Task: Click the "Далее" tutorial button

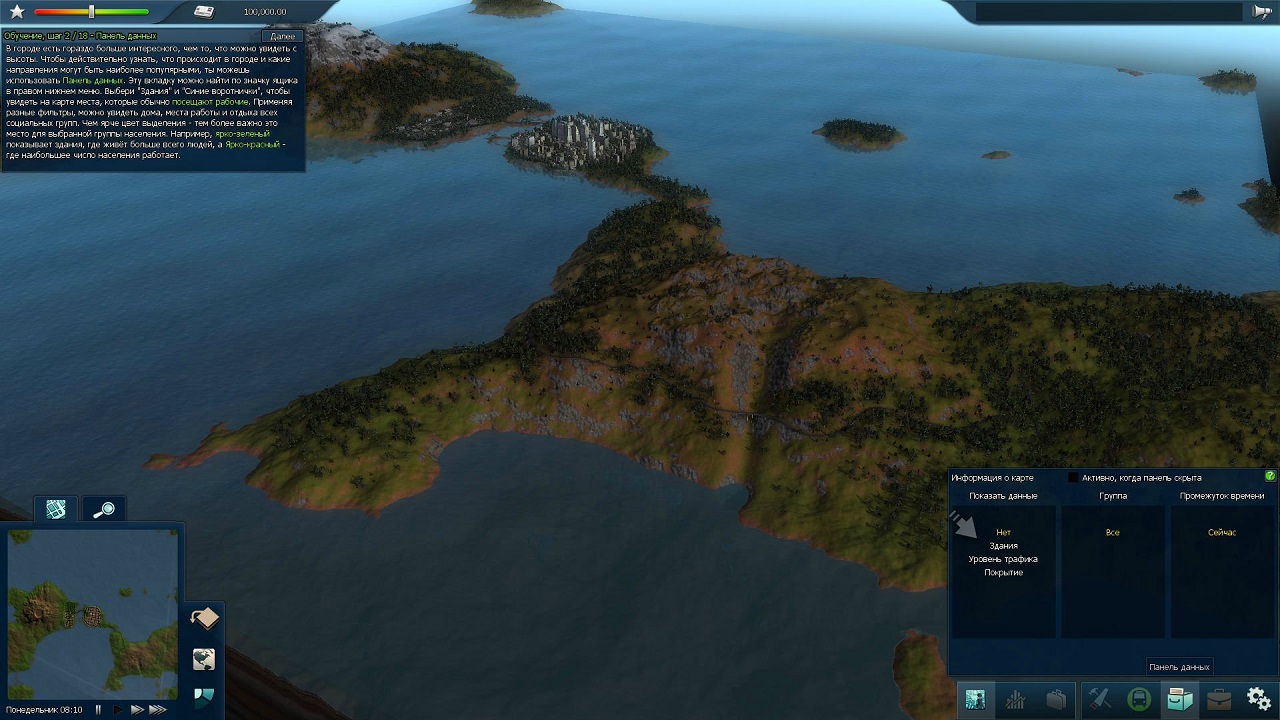Action: point(283,36)
